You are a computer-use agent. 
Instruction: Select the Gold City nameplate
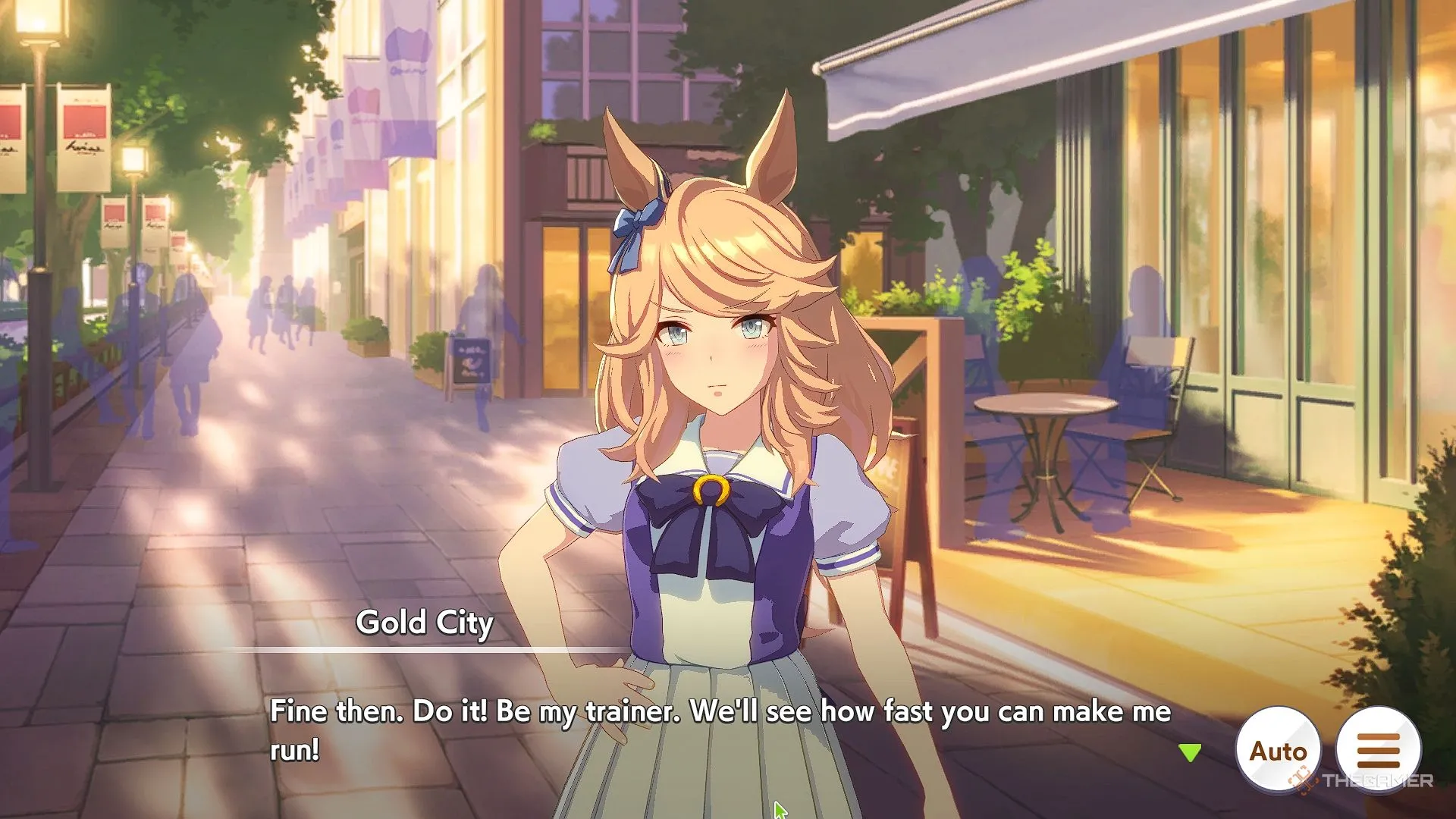click(425, 623)
